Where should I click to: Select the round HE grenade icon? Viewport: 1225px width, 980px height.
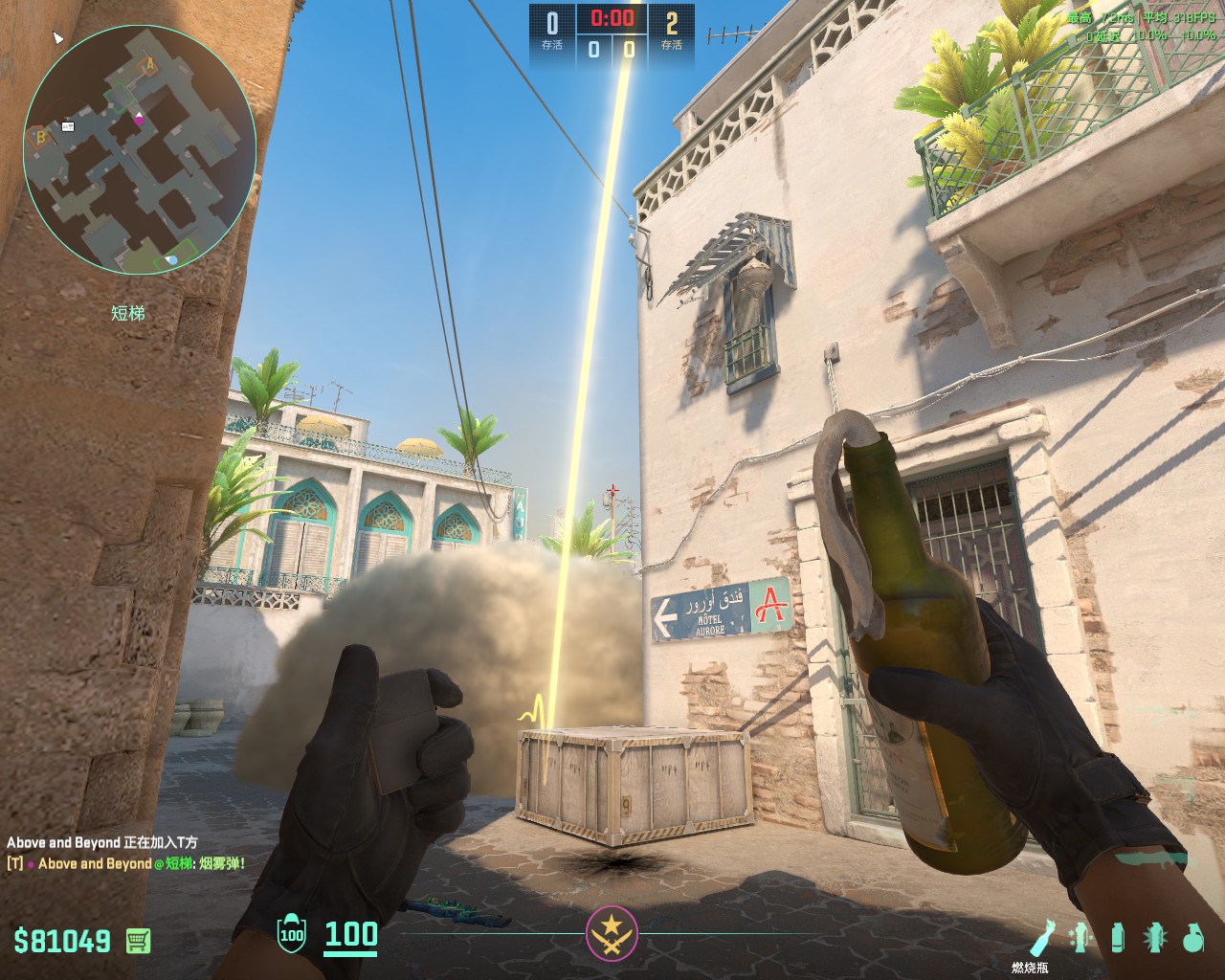coord(1192,937)
